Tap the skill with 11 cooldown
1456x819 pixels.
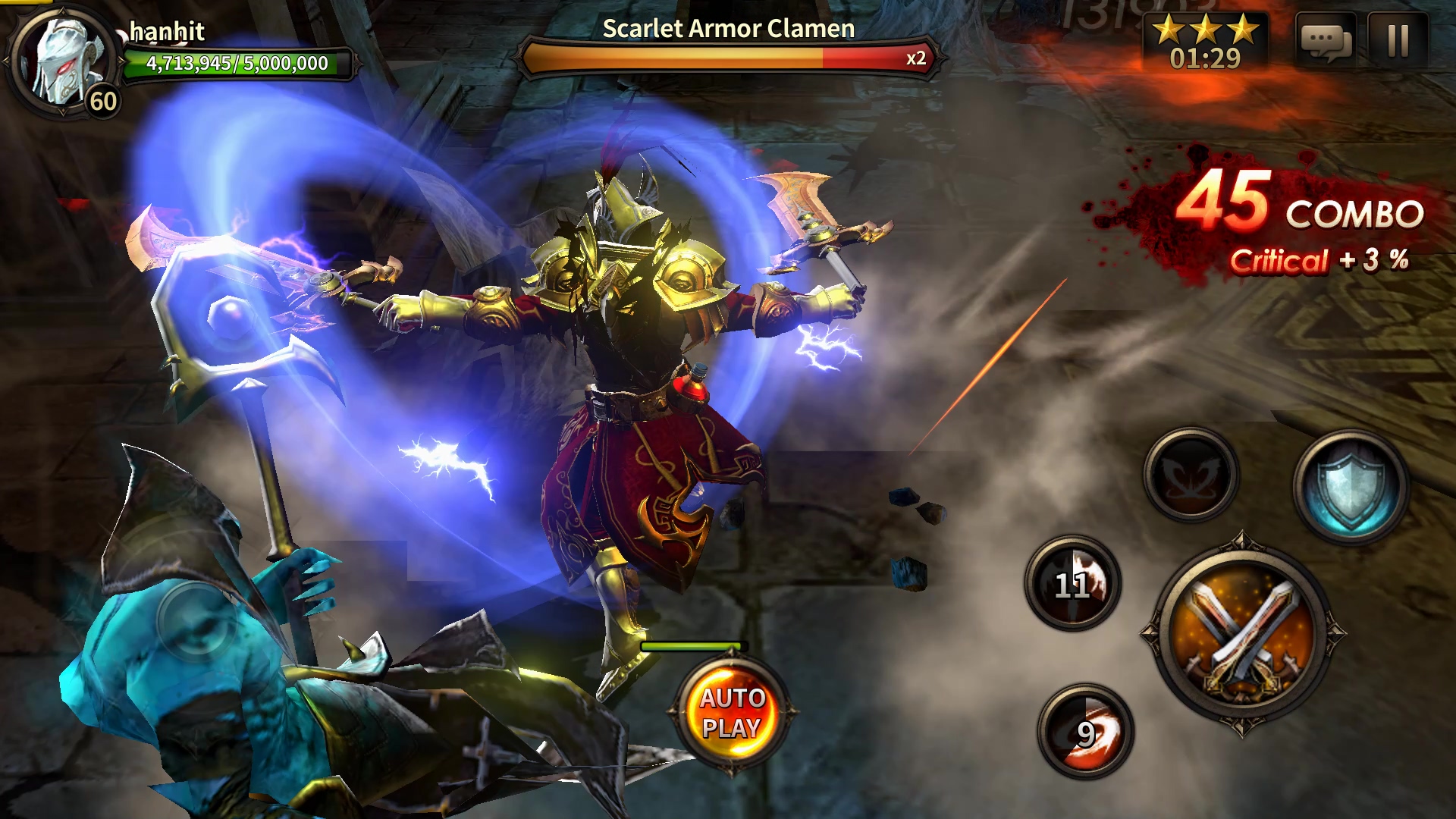[1072, 583]
